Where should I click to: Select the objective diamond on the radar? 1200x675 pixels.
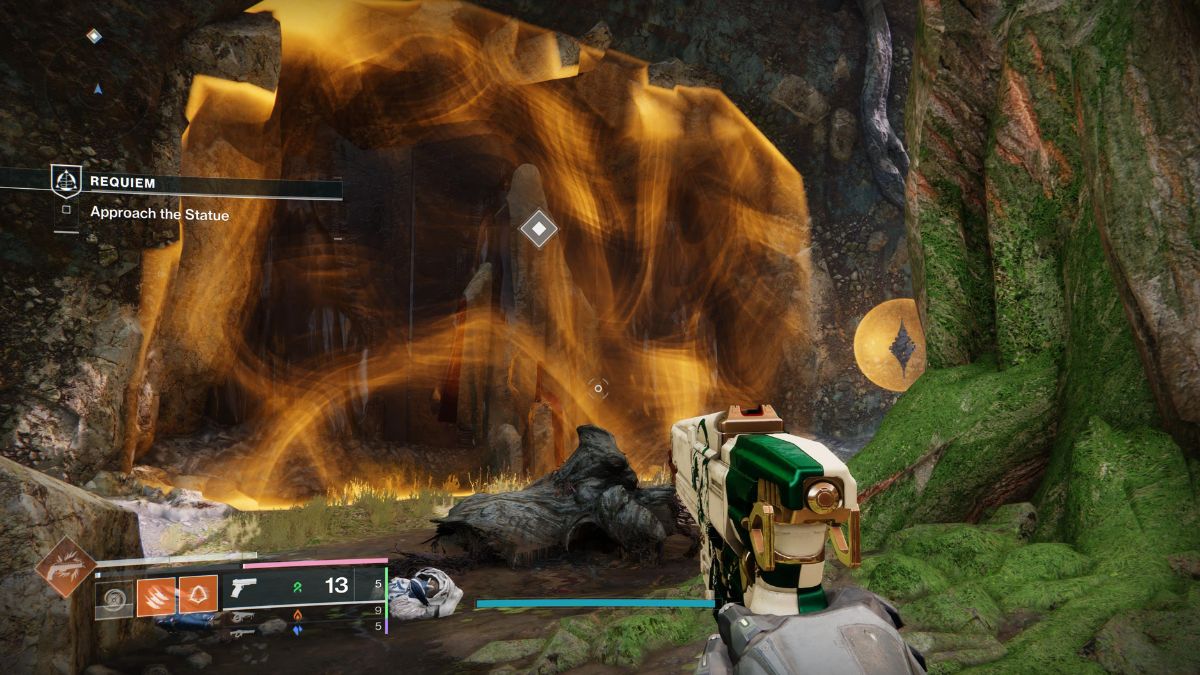tap(94, 36)
